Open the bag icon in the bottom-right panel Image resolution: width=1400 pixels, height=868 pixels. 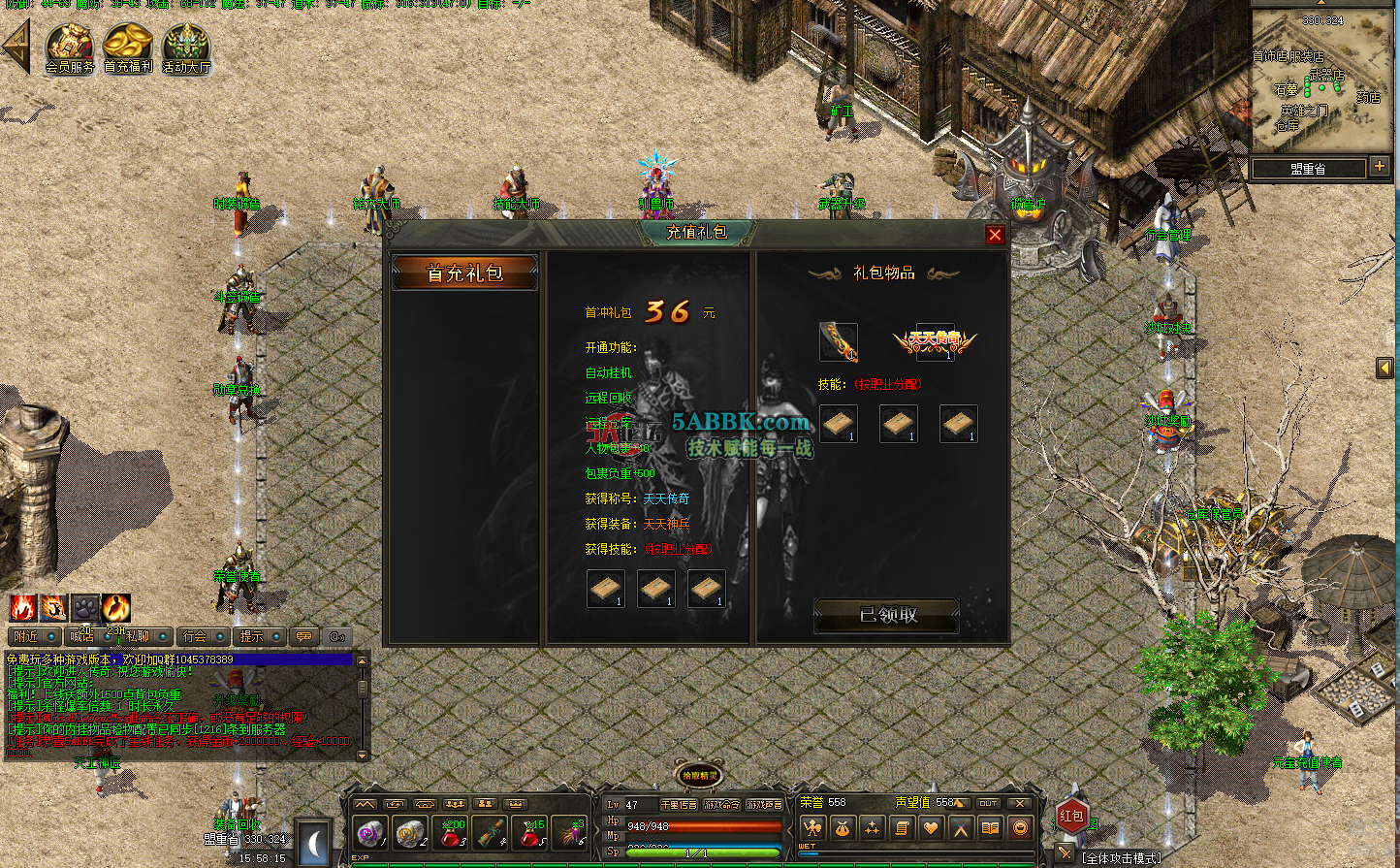(x=841, y=827)
